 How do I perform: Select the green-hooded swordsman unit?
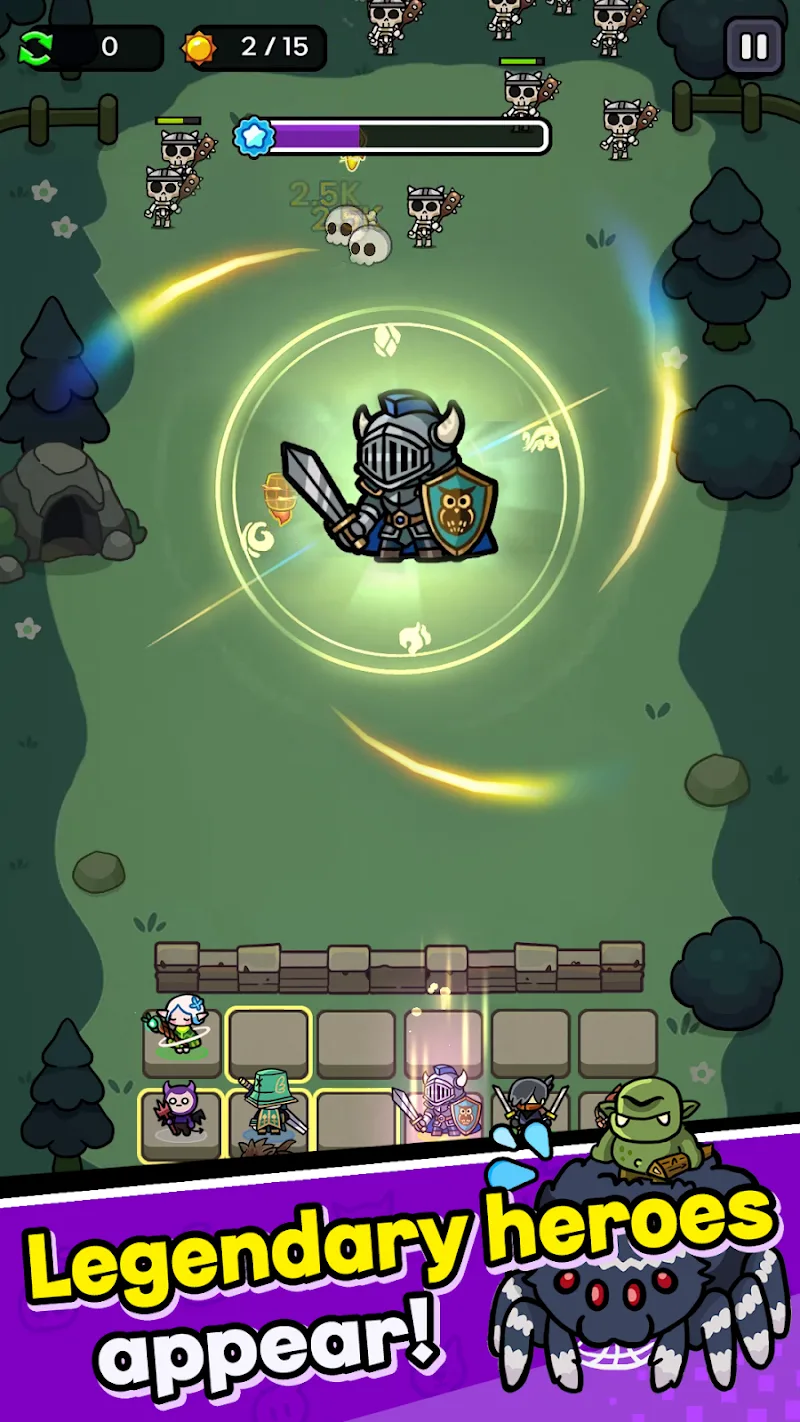click(269, 1105)
